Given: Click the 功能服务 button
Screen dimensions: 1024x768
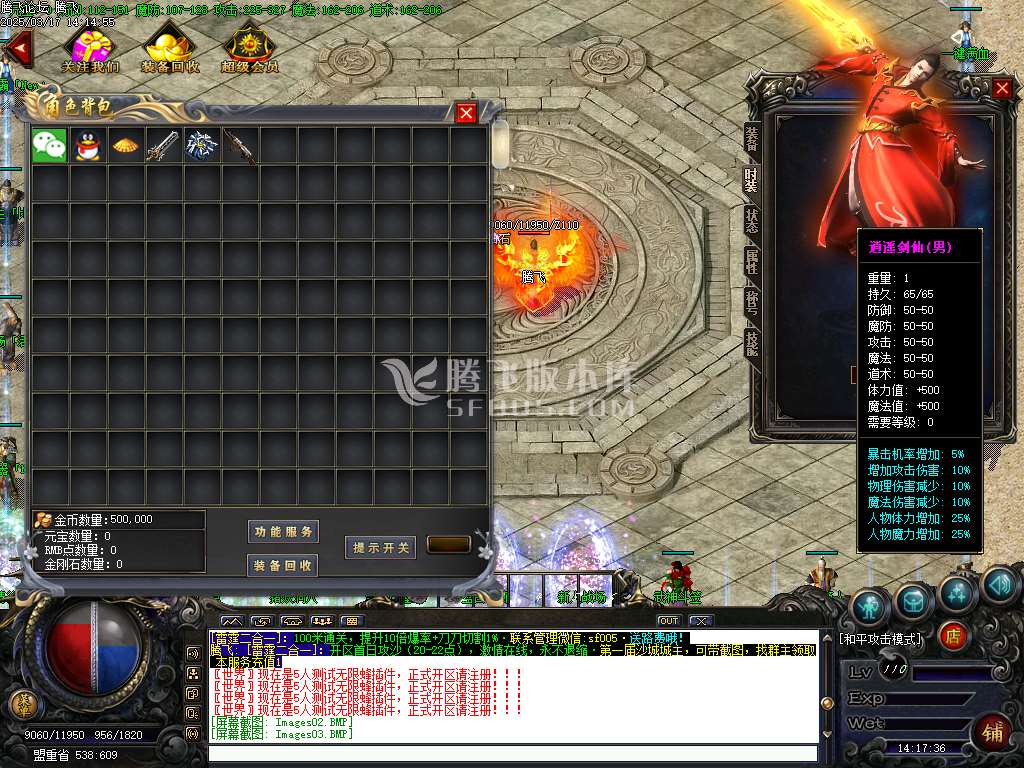Looking at the screenshot, I should click(283, 531).
